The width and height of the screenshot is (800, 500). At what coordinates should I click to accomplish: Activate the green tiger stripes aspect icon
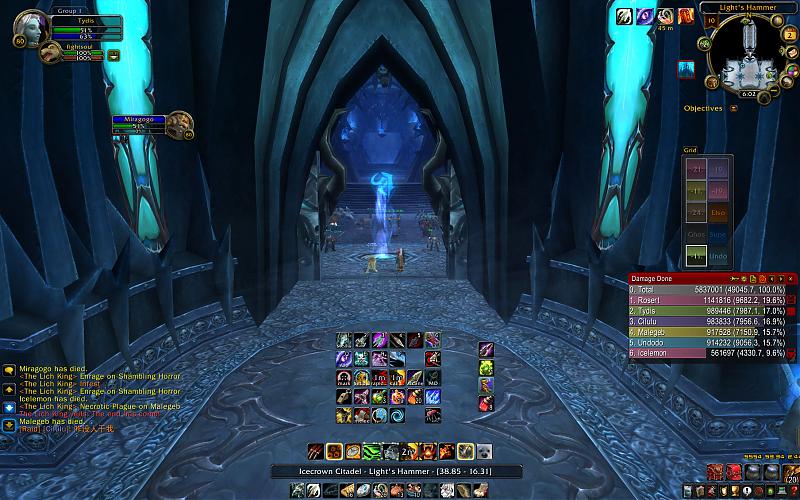point(370,451)
